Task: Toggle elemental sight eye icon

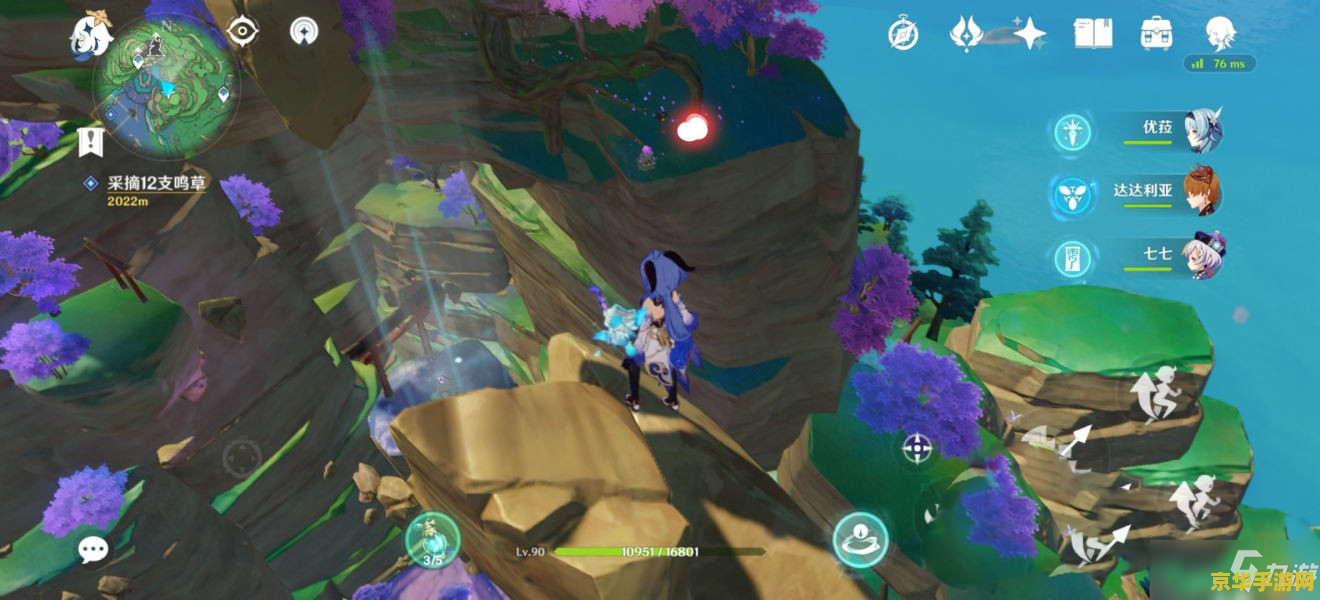Action: coord(242,31)
